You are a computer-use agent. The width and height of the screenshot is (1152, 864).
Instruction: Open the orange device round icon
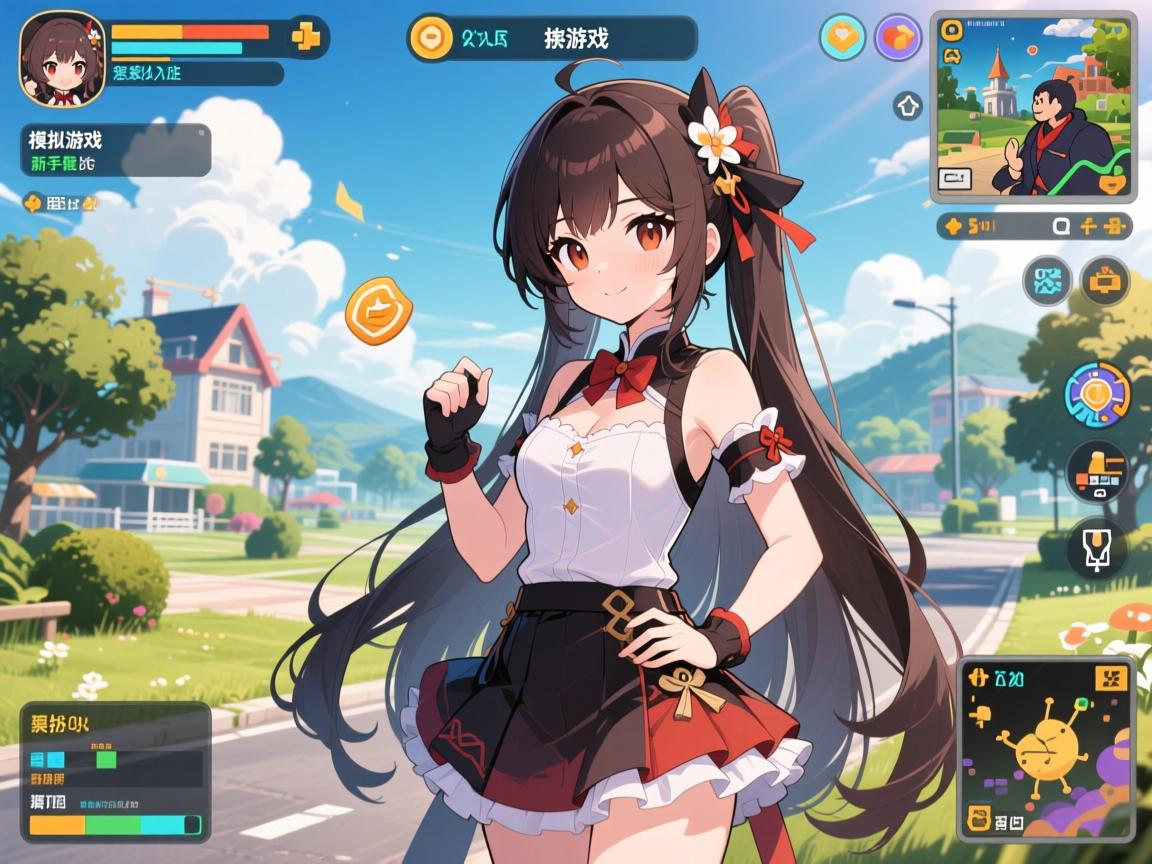(x=1105, y=281)
